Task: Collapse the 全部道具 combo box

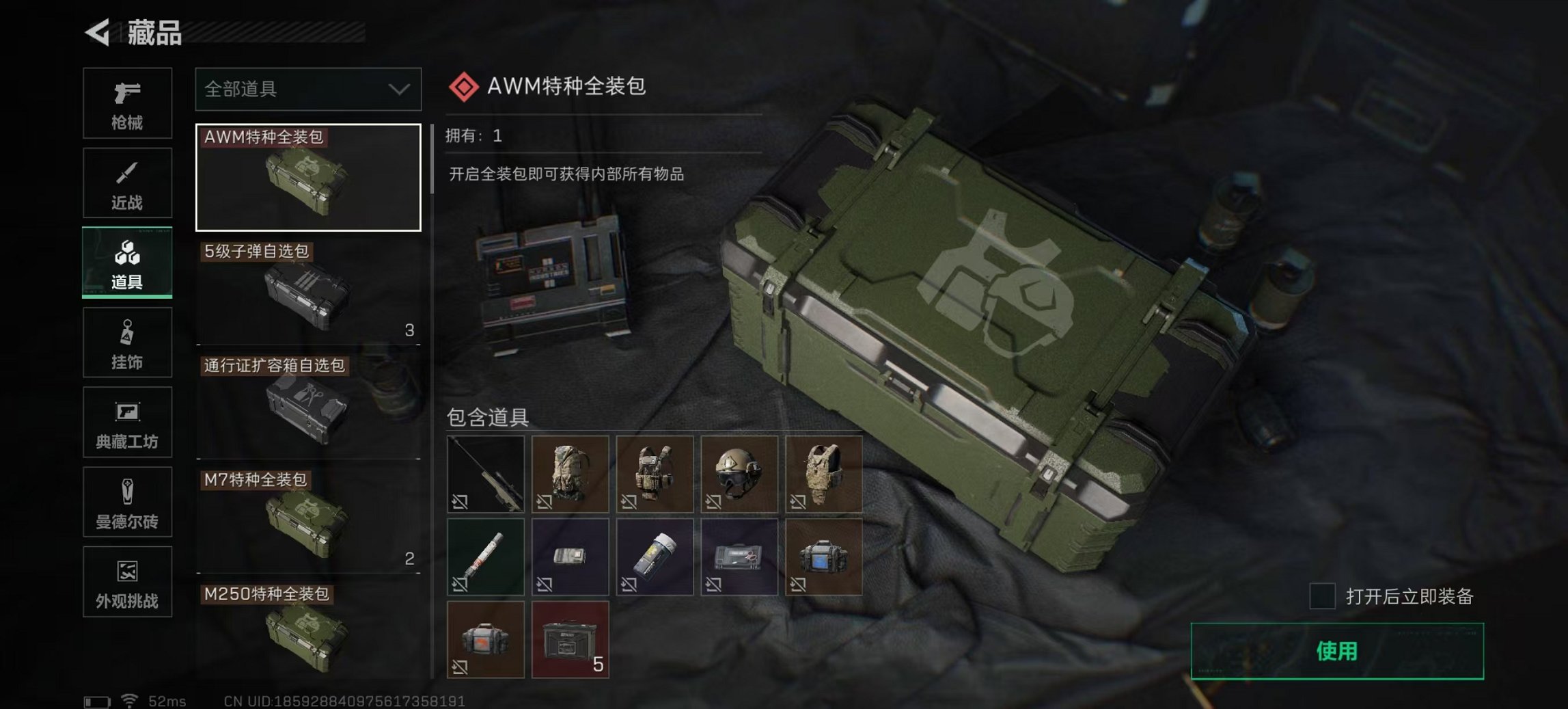Action: (x=307, y=90)
